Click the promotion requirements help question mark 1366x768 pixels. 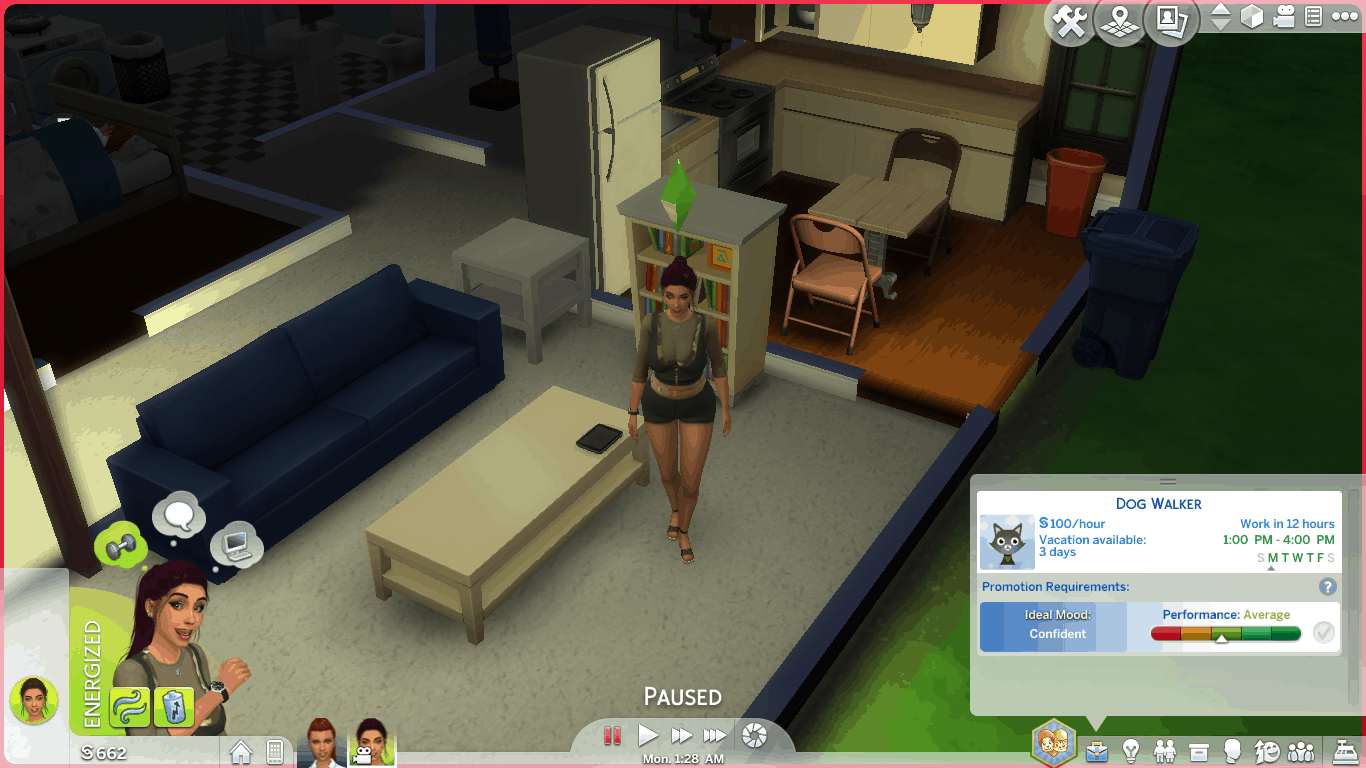1328,587
